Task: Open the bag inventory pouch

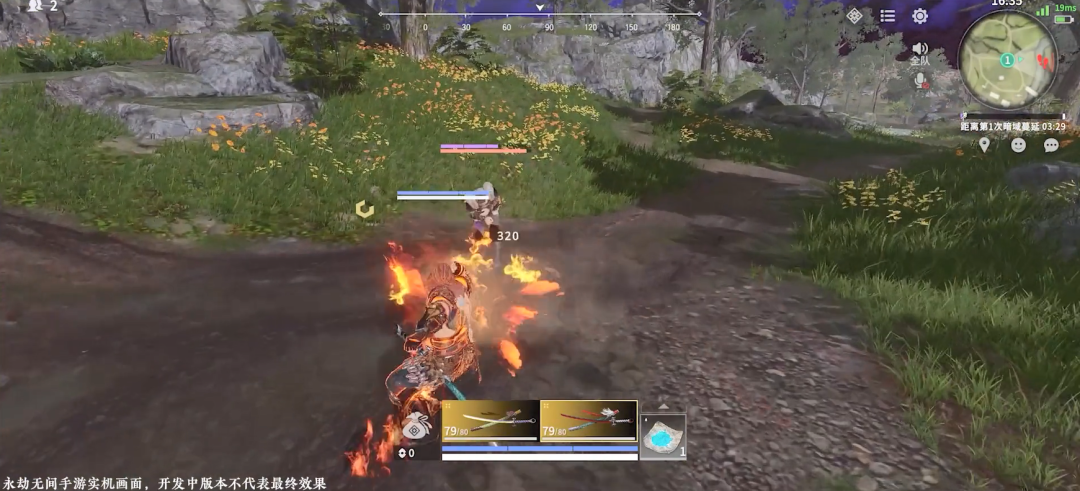Action: pyautogui.click(x=417, y=428)
